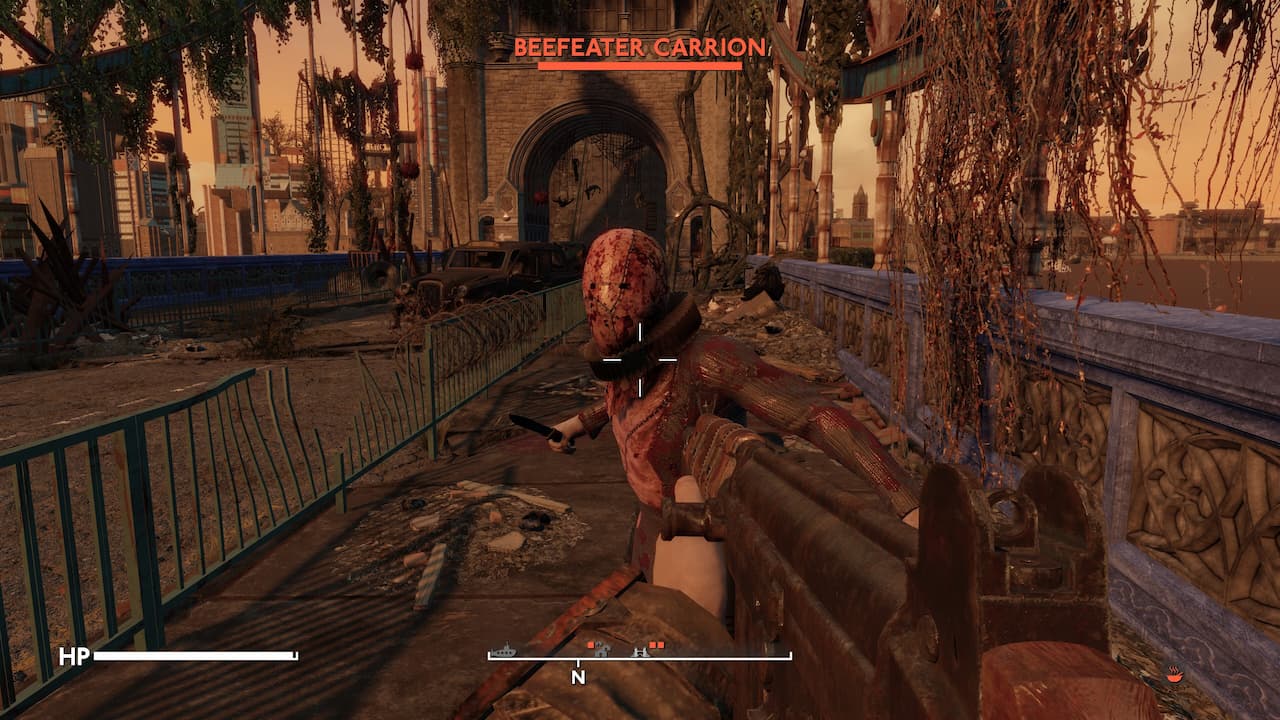The height and width of the screenshot is (720, 1280).
Task: Click the HP label at bottom left
Action: (x=77, y=657)
